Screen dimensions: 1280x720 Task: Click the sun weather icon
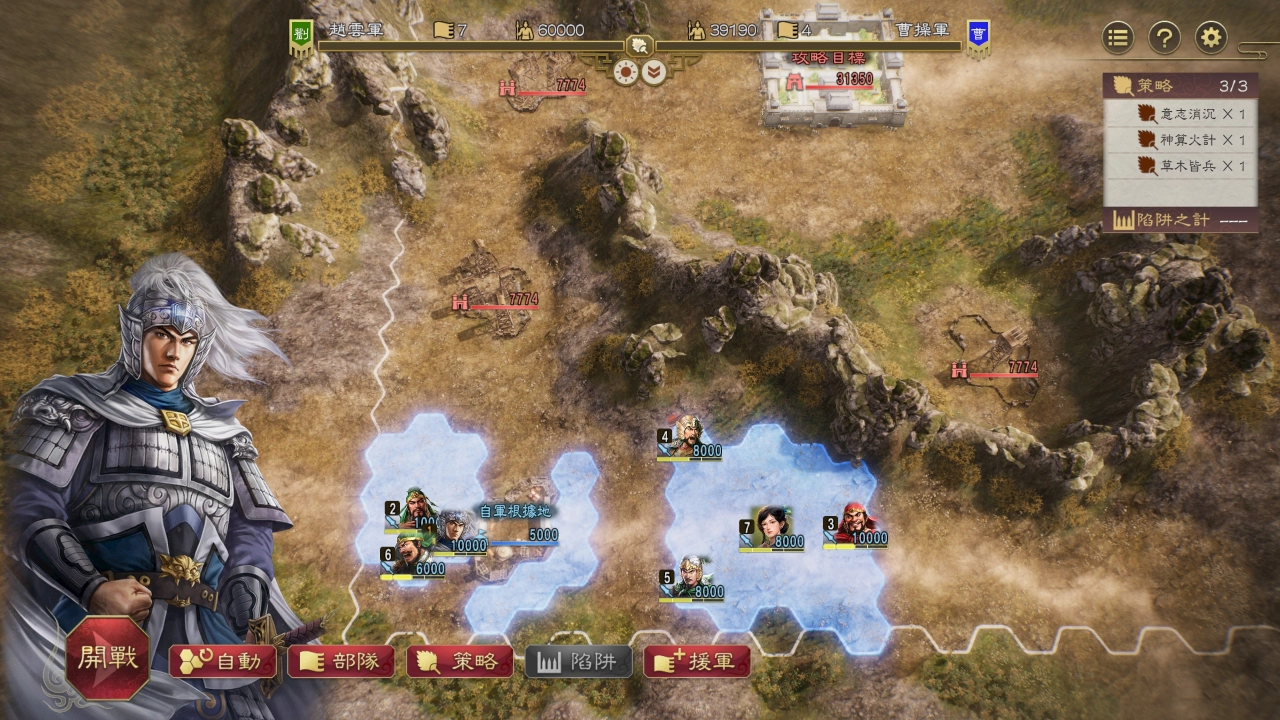pyautogui.click(x=626, y=72)
